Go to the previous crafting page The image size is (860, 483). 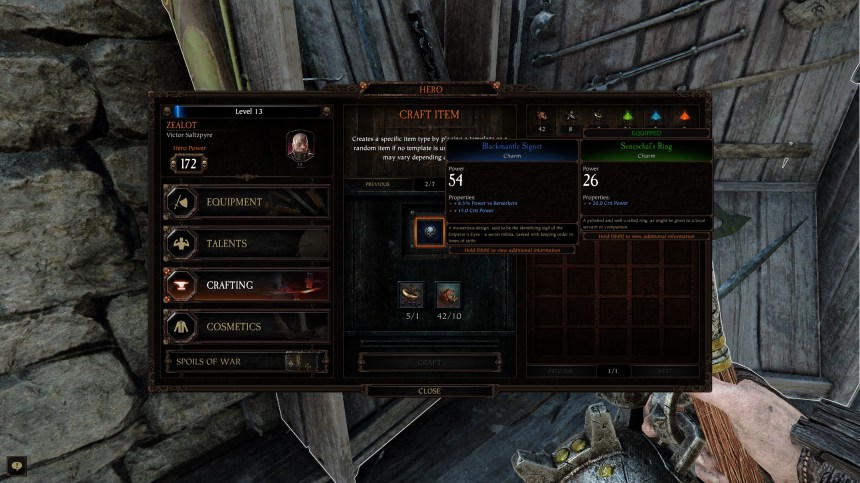coord(377,185)
